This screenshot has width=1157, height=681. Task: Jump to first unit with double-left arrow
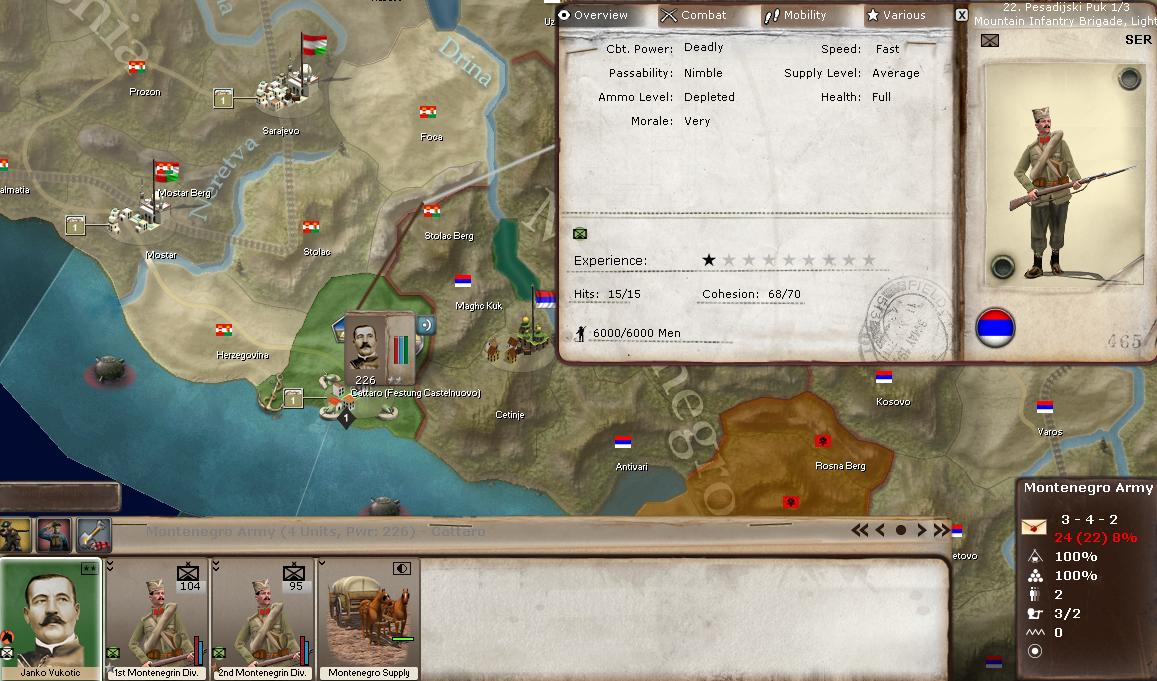tap(860, 530)
